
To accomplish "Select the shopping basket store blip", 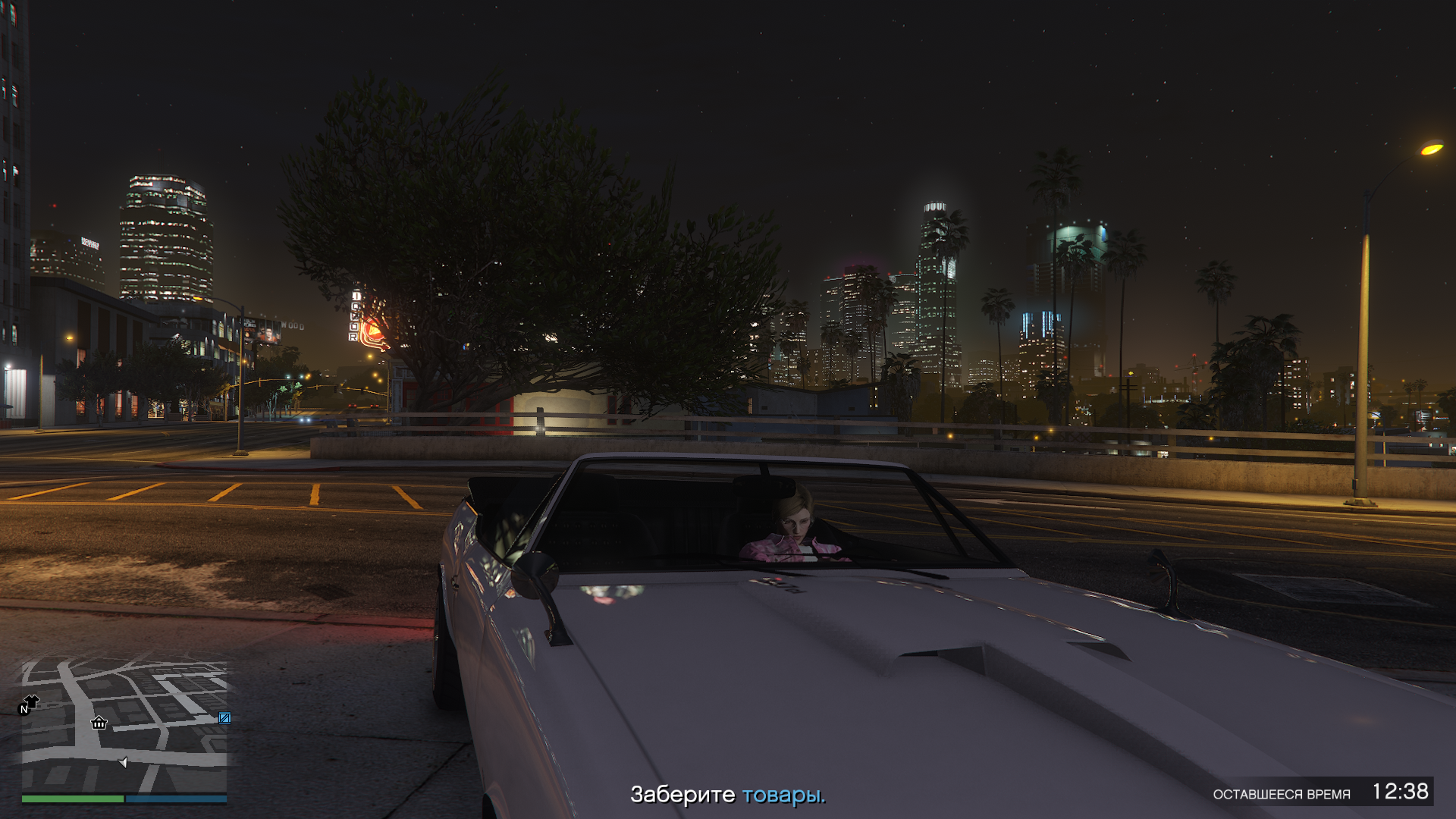I will (x=99, y=723).
